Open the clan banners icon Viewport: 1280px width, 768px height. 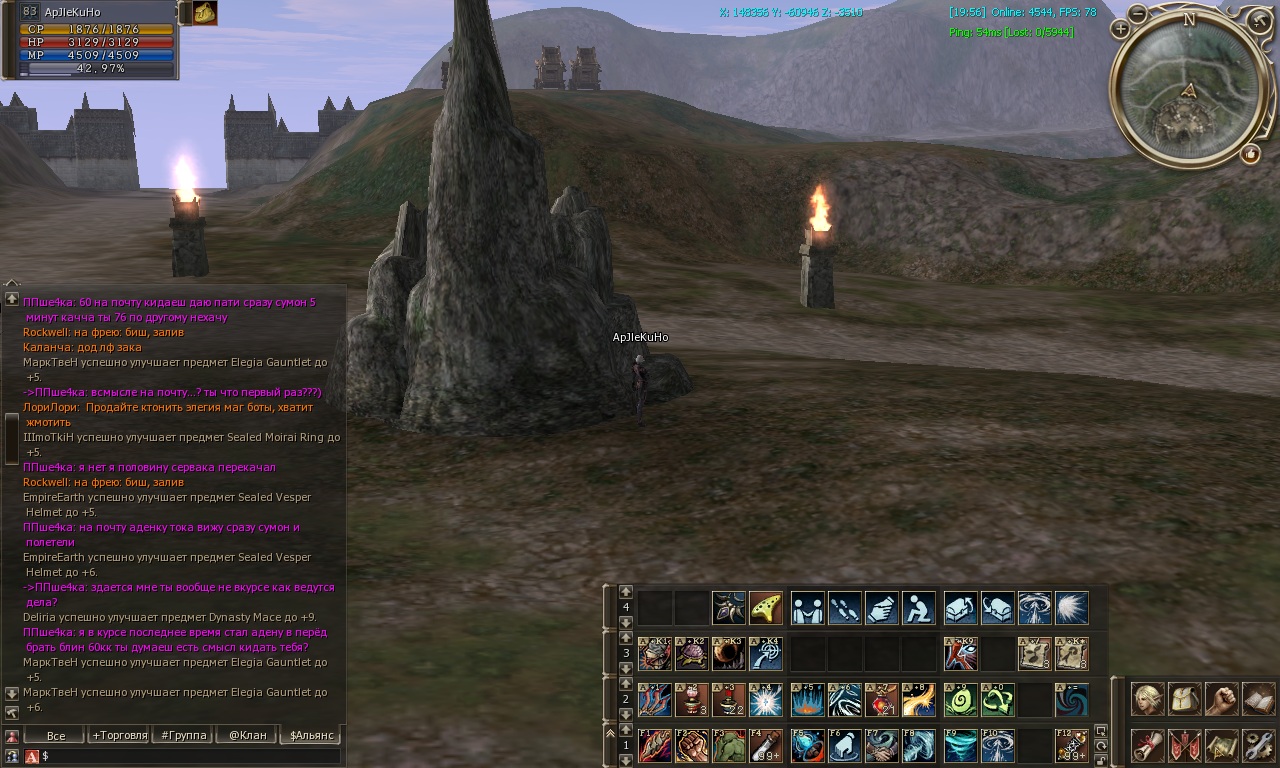1184,745
